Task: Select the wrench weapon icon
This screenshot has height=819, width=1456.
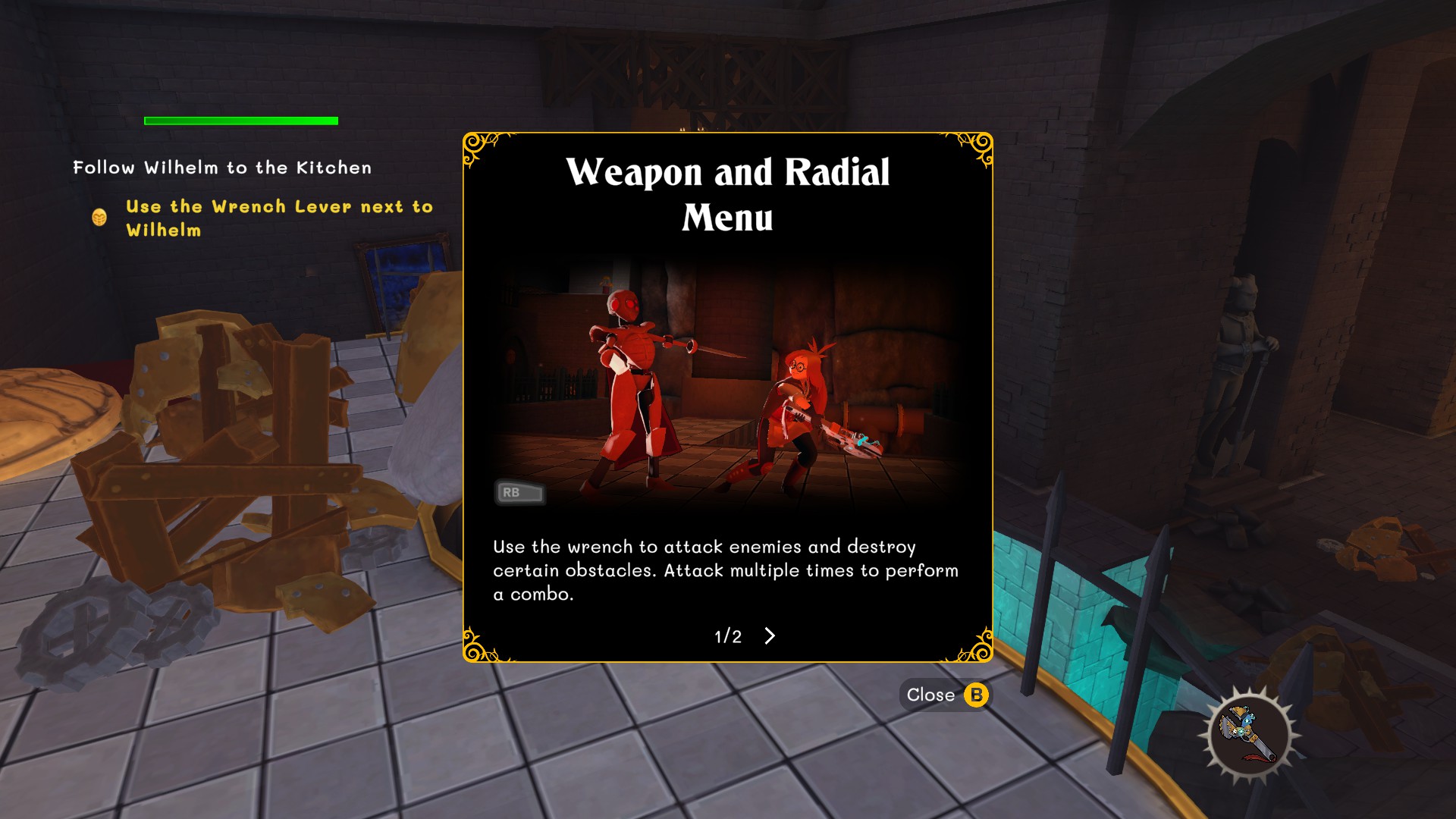Action: click(1249, 733)
